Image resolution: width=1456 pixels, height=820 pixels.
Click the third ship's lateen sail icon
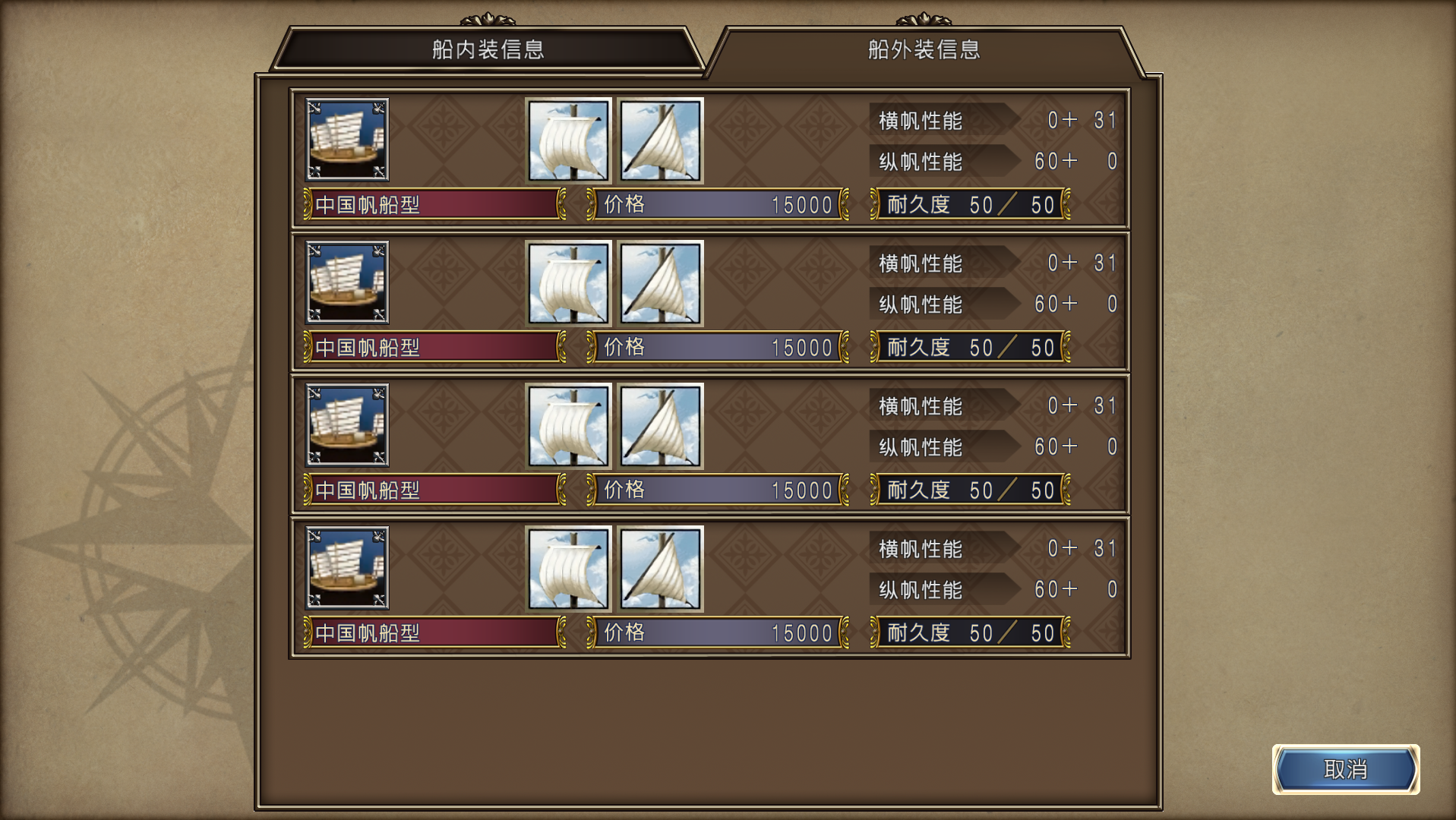coord(660,424)
